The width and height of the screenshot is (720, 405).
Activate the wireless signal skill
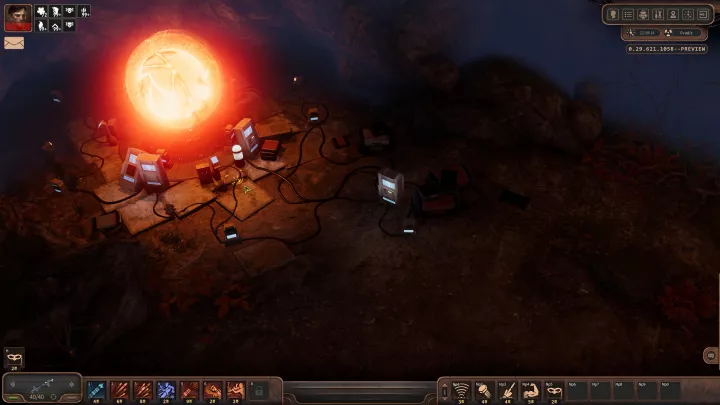click(461, 389)
